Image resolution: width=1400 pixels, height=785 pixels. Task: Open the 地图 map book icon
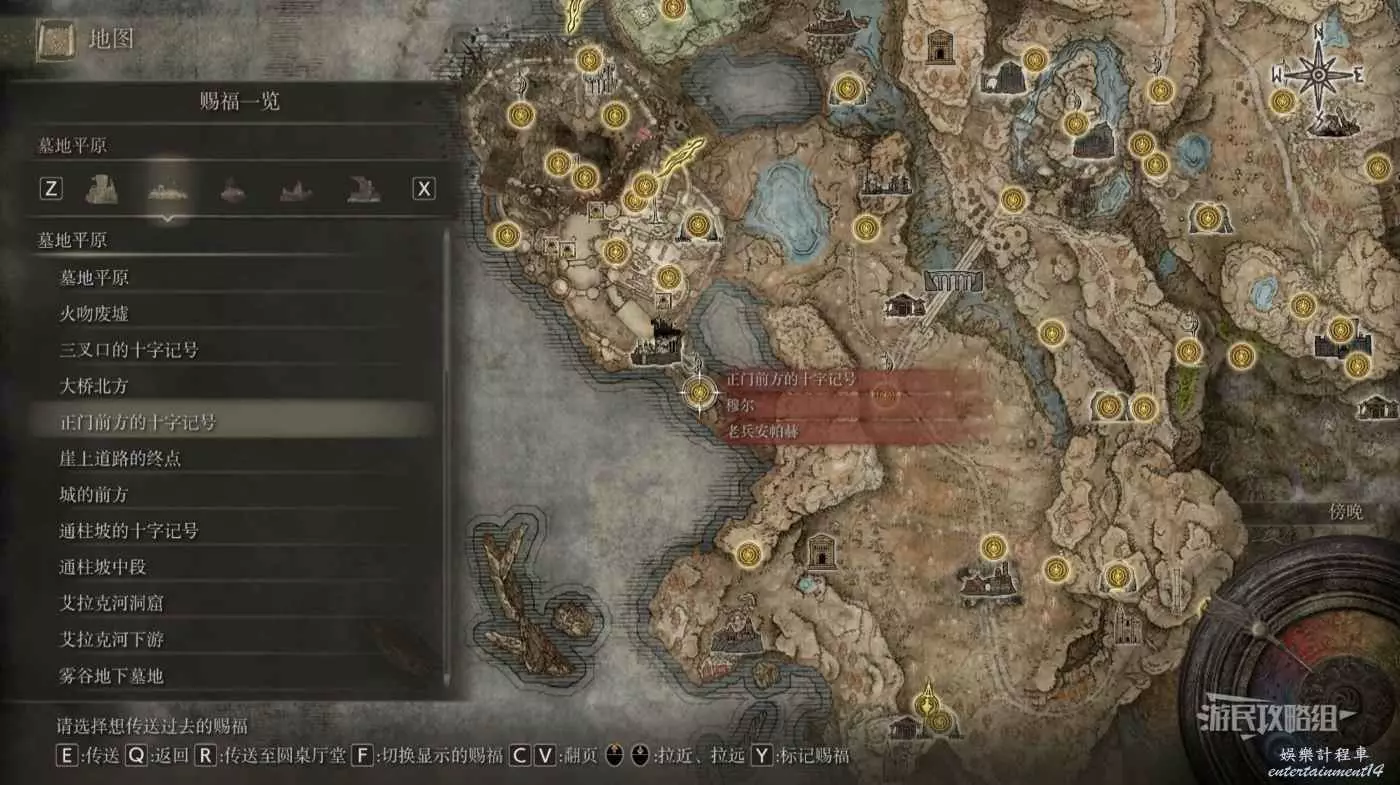click(57, 40)
